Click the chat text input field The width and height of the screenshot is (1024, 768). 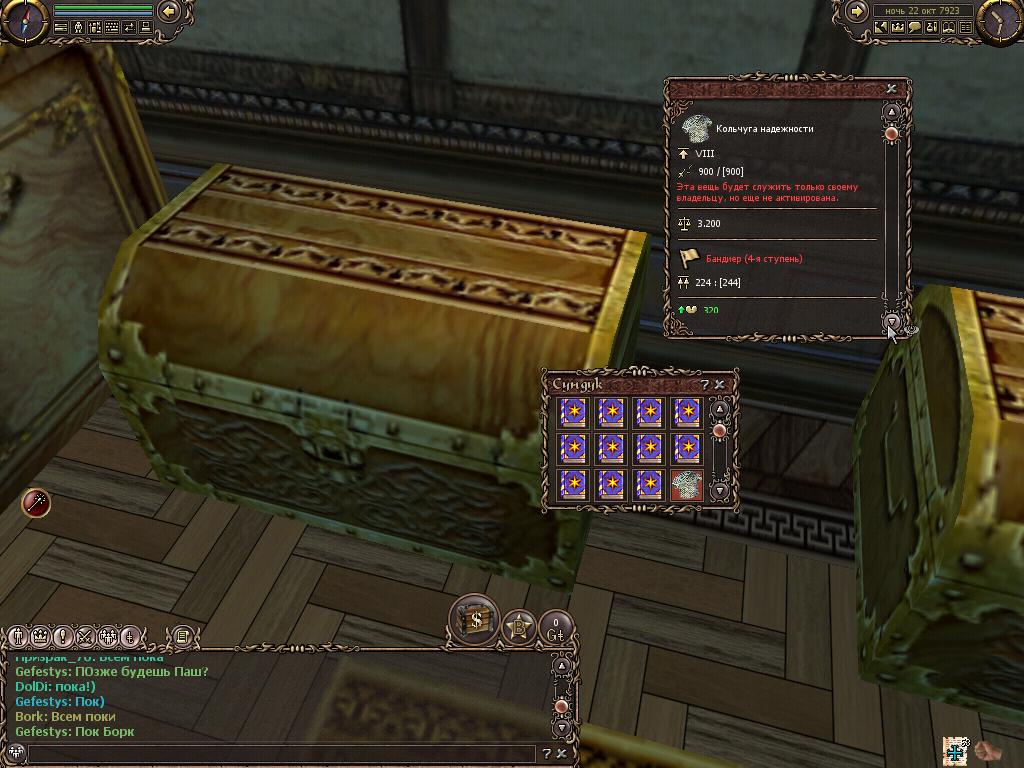click(x=280, y=753)
